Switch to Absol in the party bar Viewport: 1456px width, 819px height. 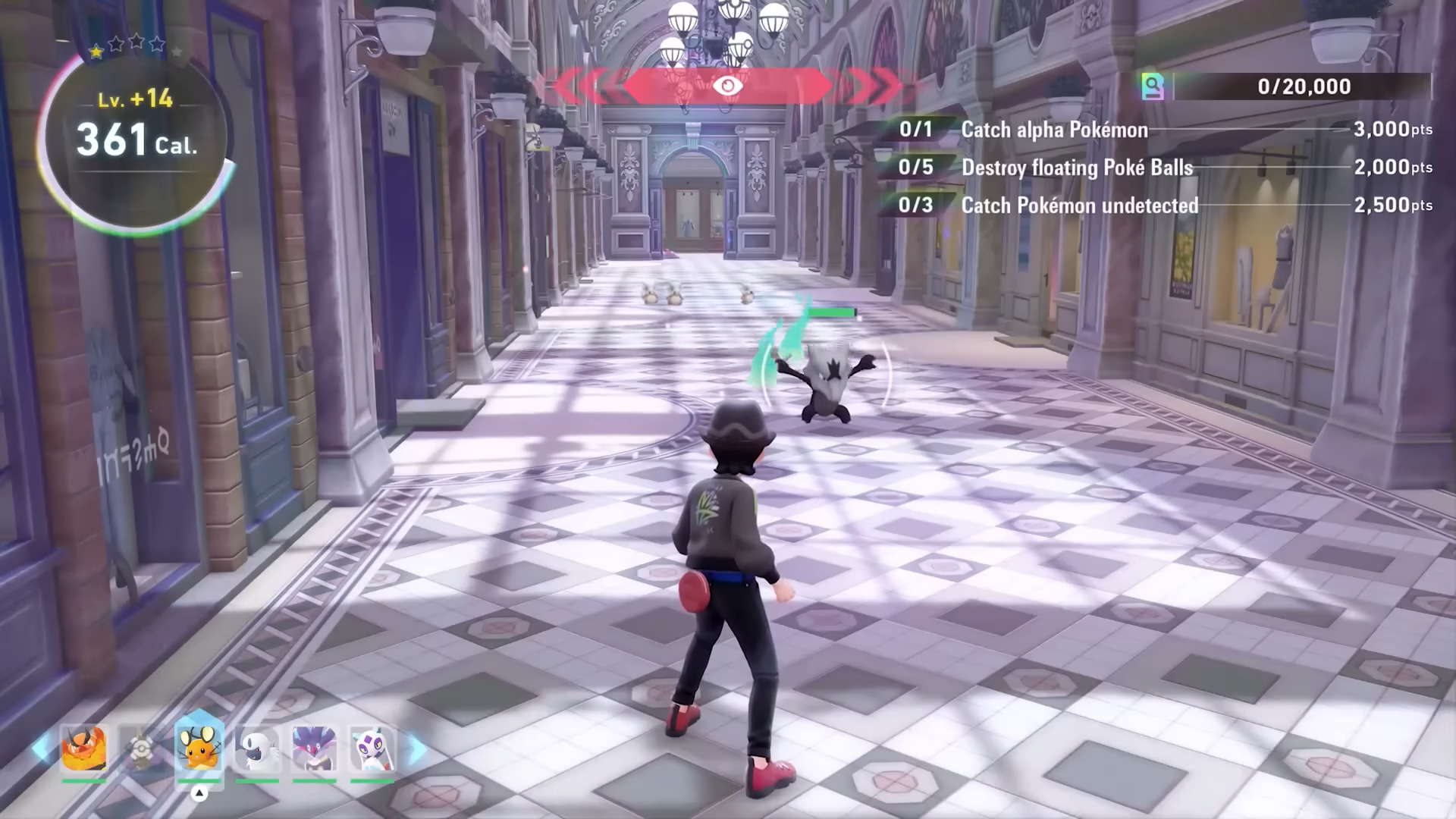tap(256, 748)
